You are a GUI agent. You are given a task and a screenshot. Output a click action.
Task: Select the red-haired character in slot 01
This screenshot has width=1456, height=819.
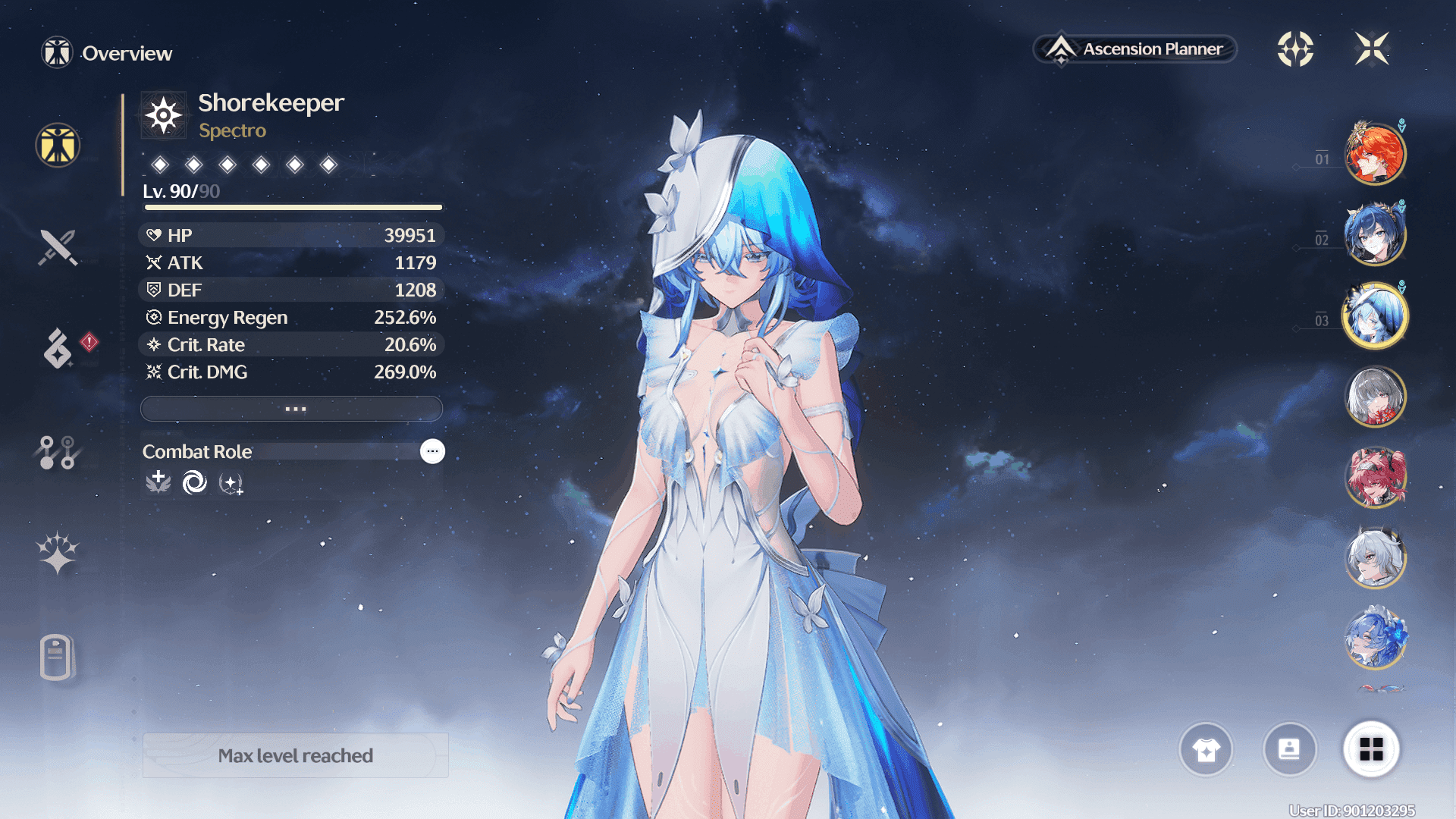[1375, 154]
